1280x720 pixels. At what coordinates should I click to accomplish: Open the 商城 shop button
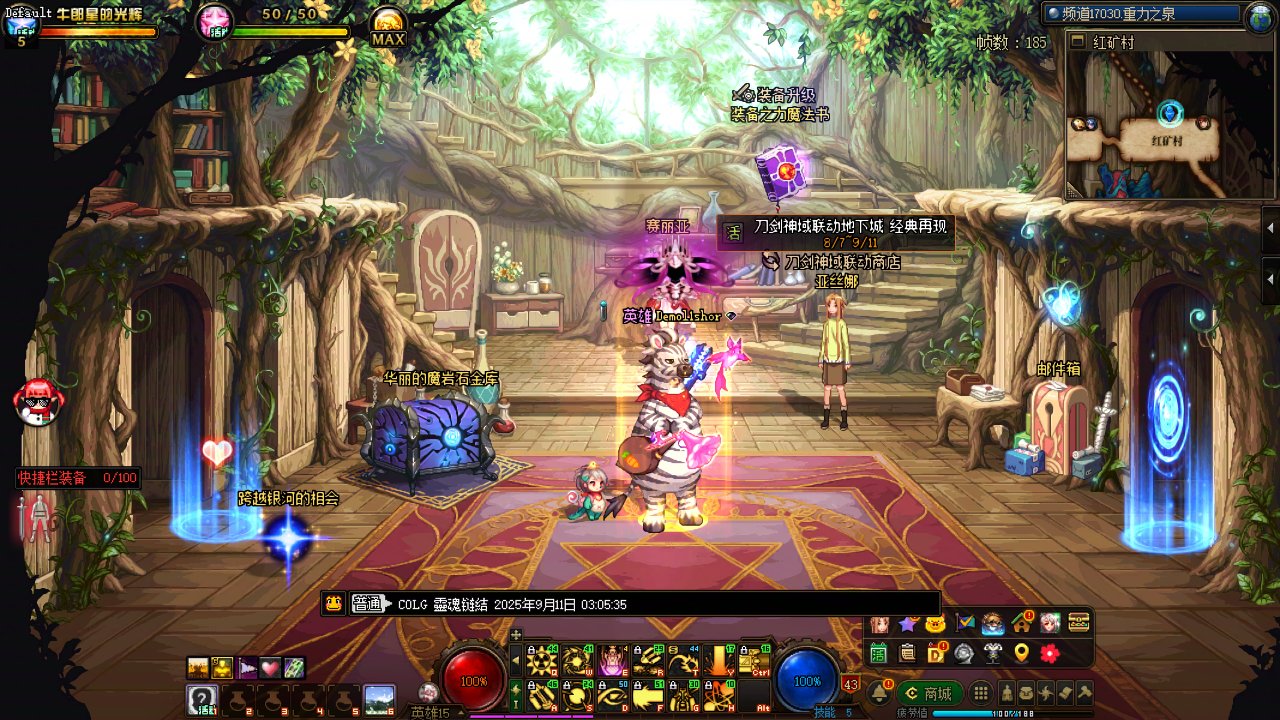click(x=929, y=693)
